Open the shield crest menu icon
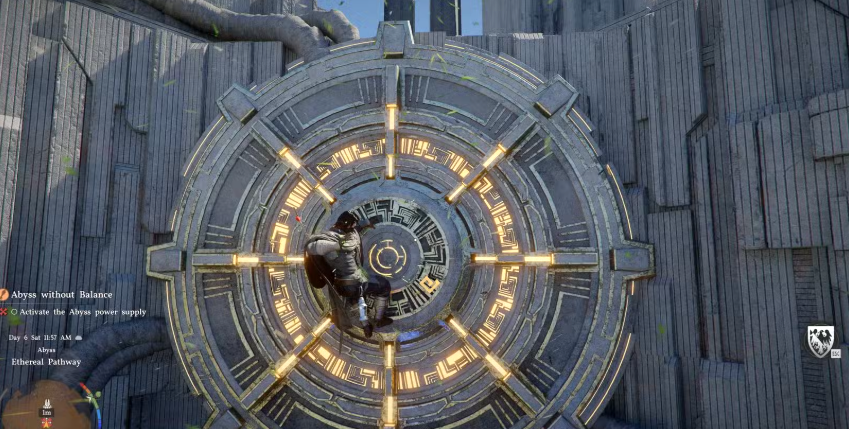 tap(820, 341)
